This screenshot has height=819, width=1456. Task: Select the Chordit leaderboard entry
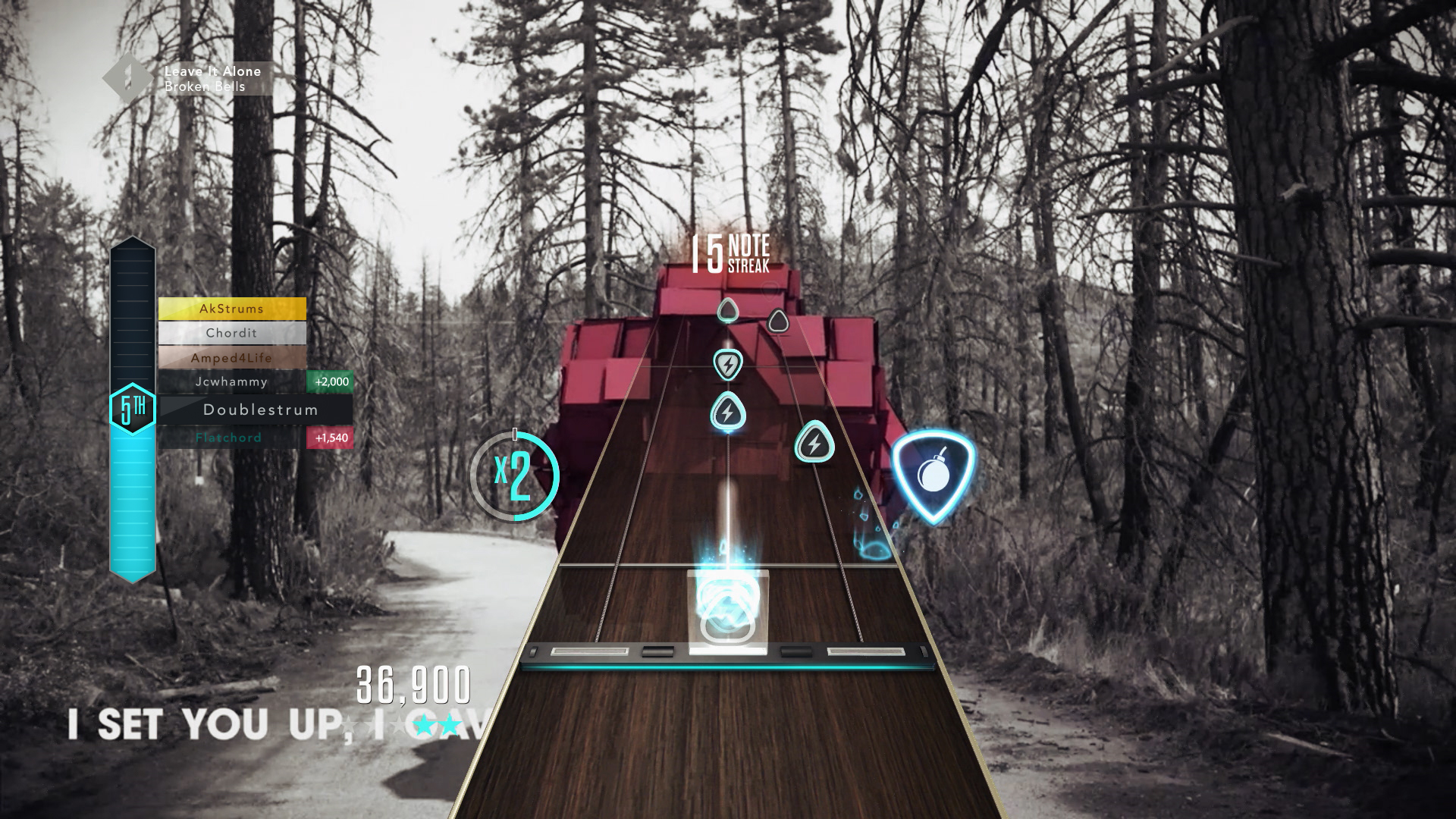[x=231, y=333]
